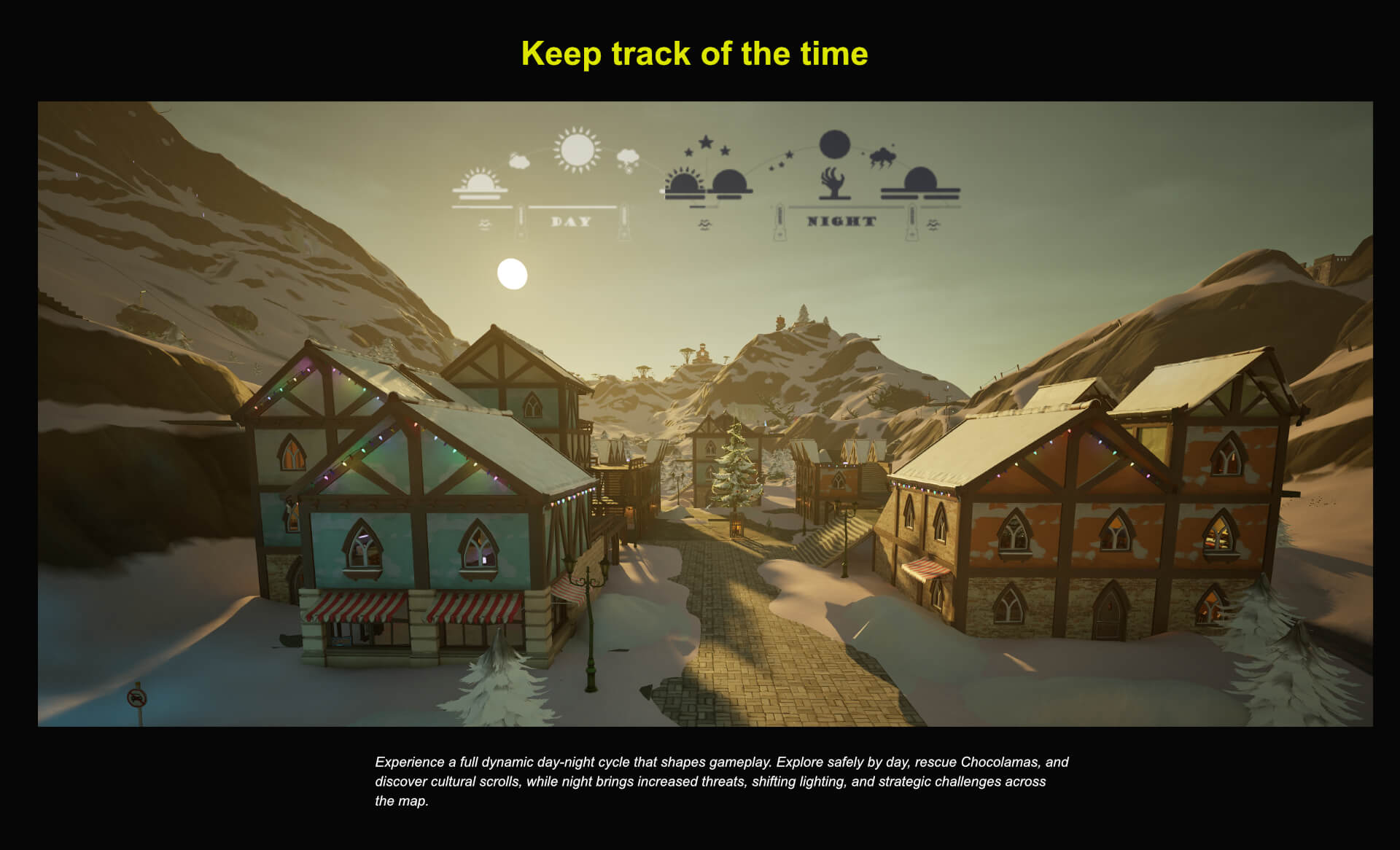The image size is (1400, 850).
Task: Select the NIGHT label on the time tracker
Action: pos(841,221)
